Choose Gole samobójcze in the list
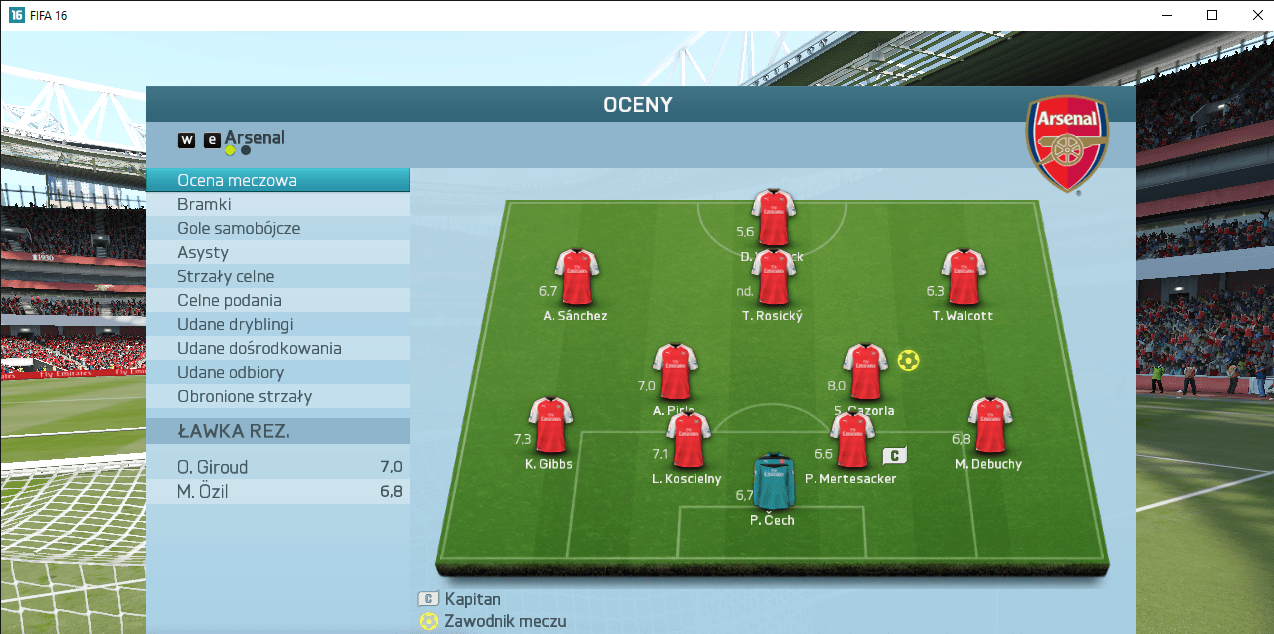The width and height of the screenshot is (1274, 634). pos(277,228)
